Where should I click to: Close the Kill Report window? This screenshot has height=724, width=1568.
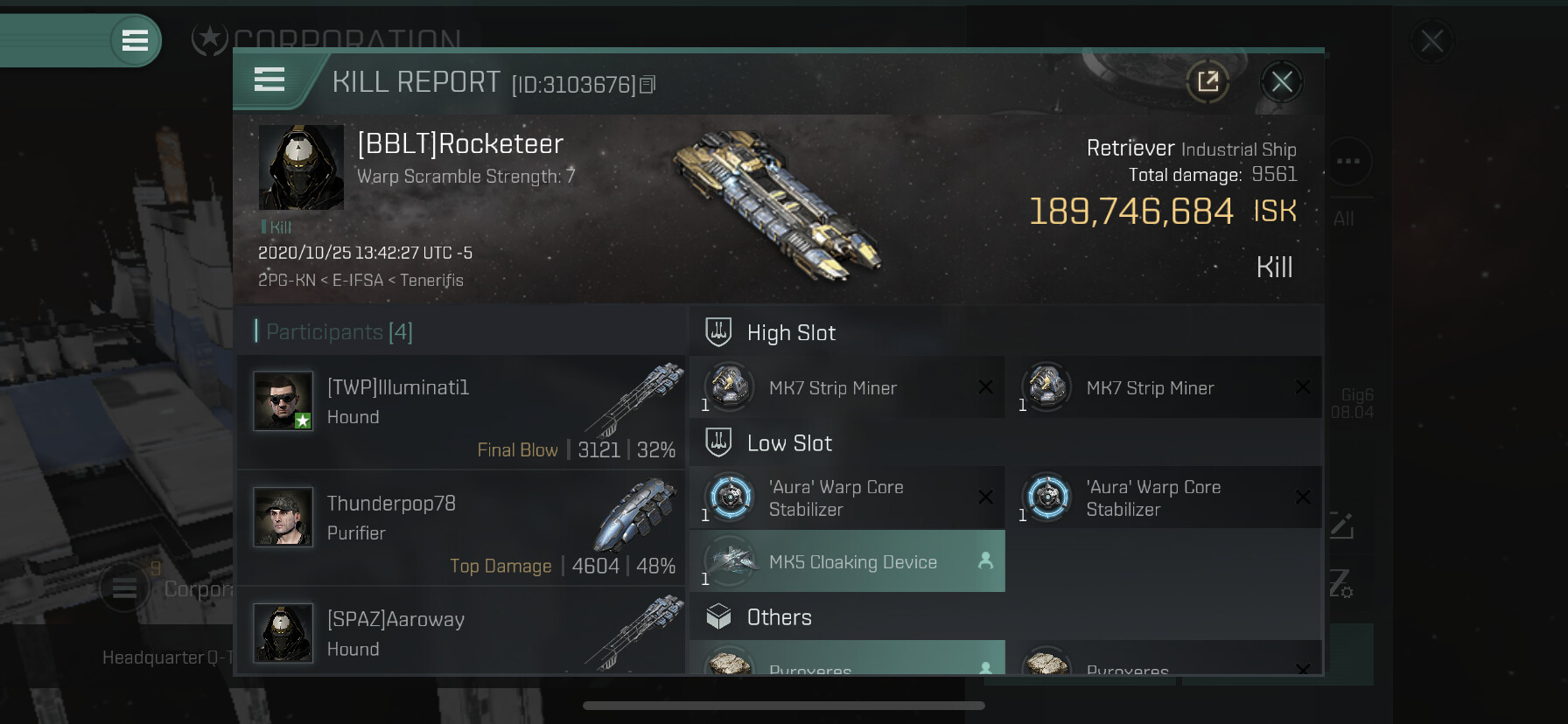coord(1282,82)
